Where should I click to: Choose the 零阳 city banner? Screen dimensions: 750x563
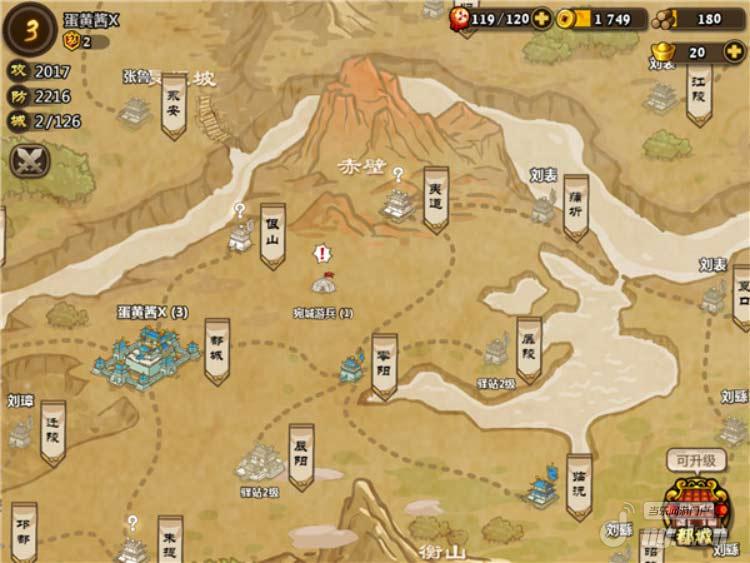pos(384,365)
